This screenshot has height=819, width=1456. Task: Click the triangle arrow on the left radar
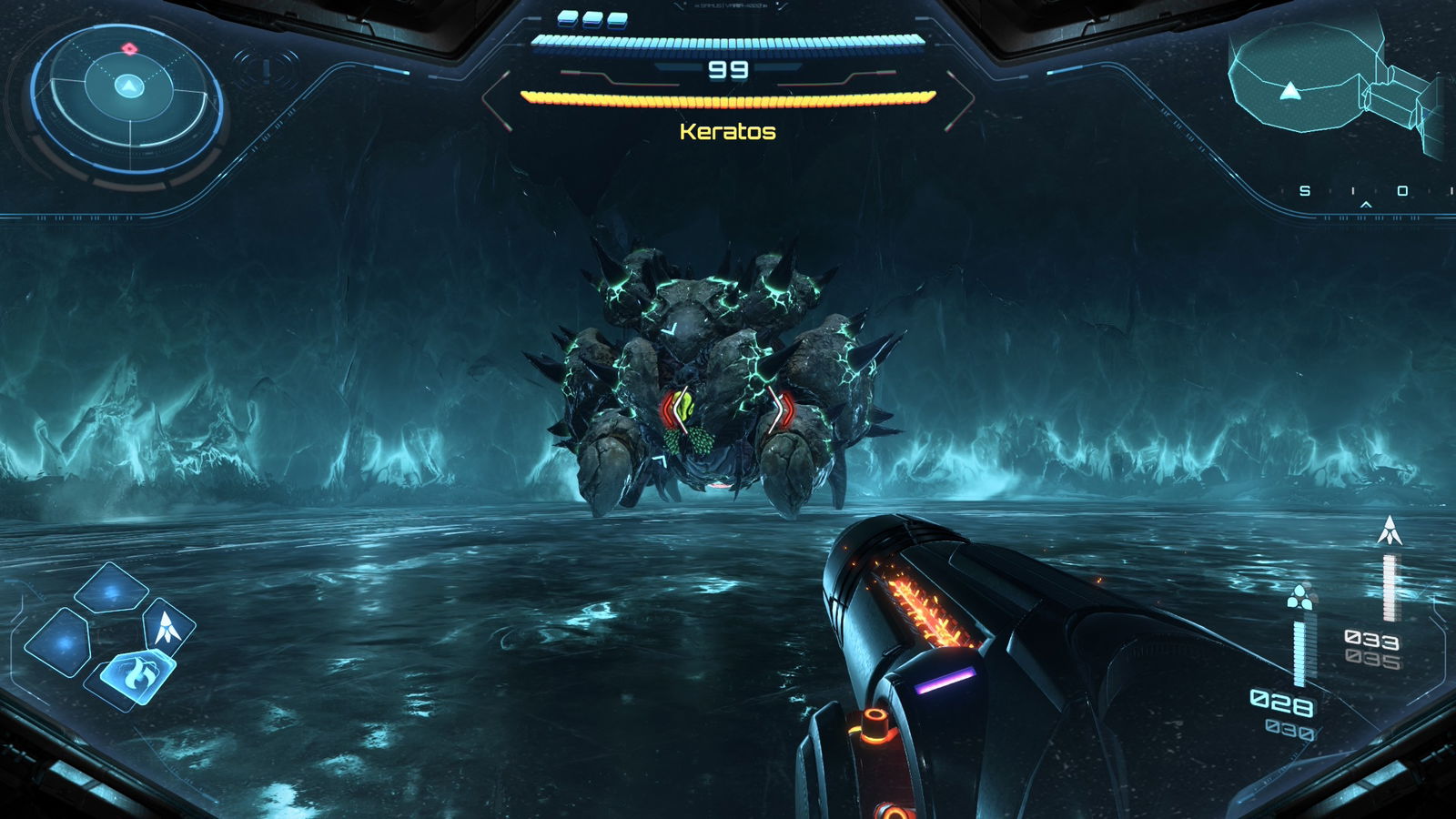127,85
